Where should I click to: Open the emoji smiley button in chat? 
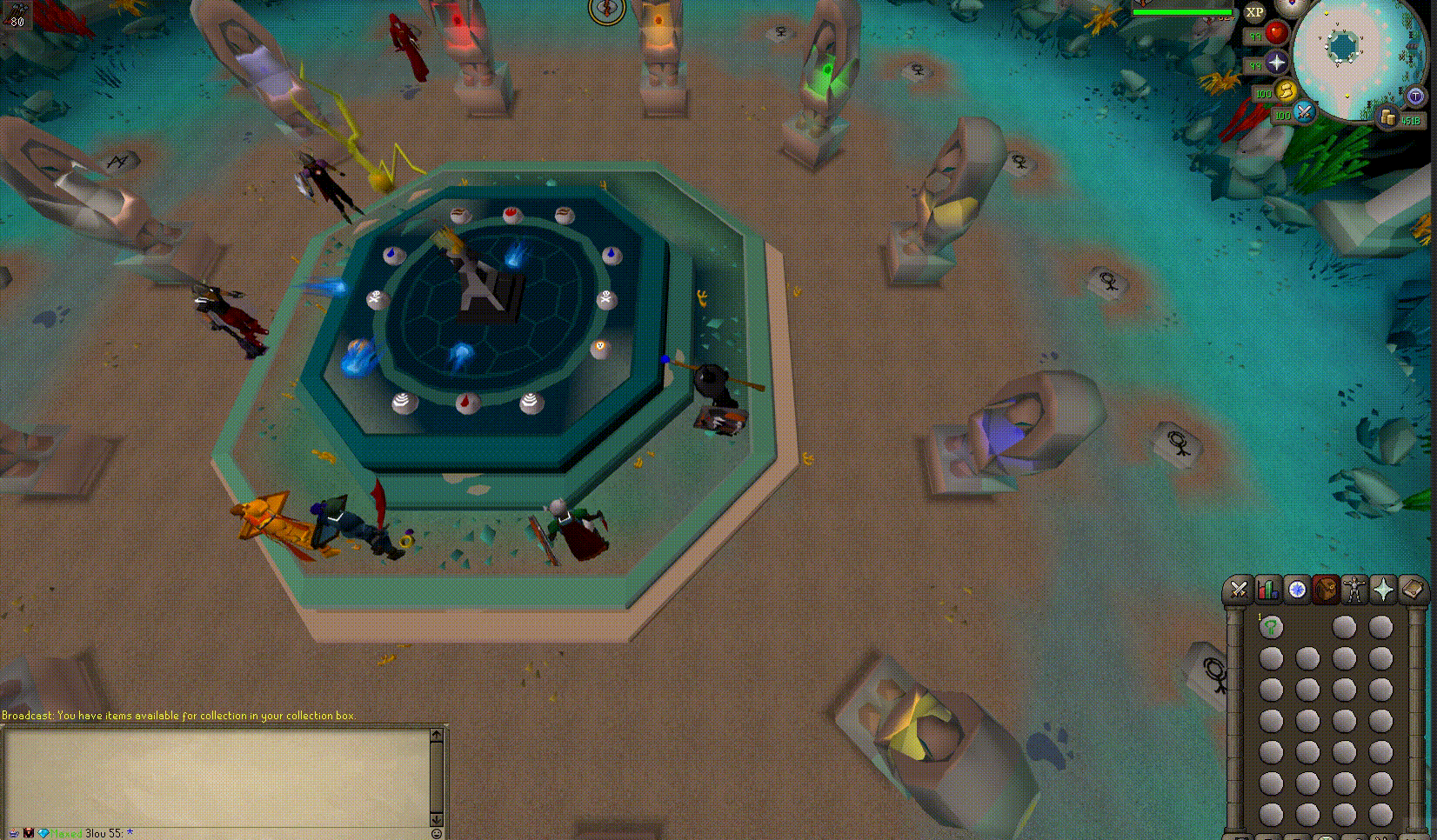[x=437, y=833]
